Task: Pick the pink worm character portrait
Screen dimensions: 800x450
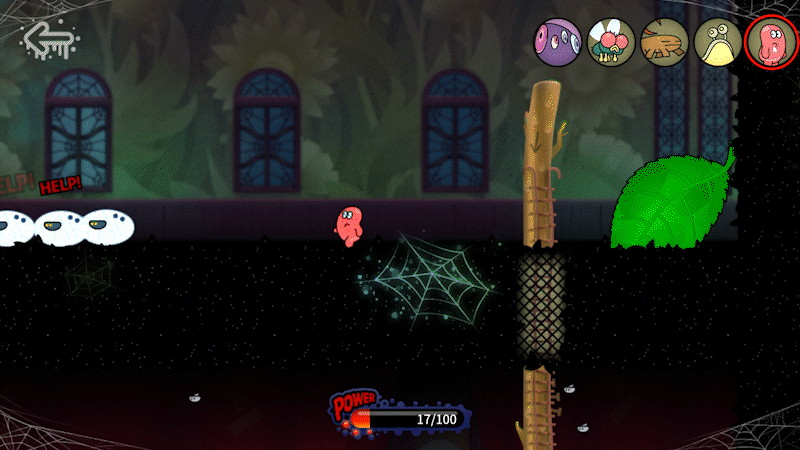Action: tap(769, 44)
